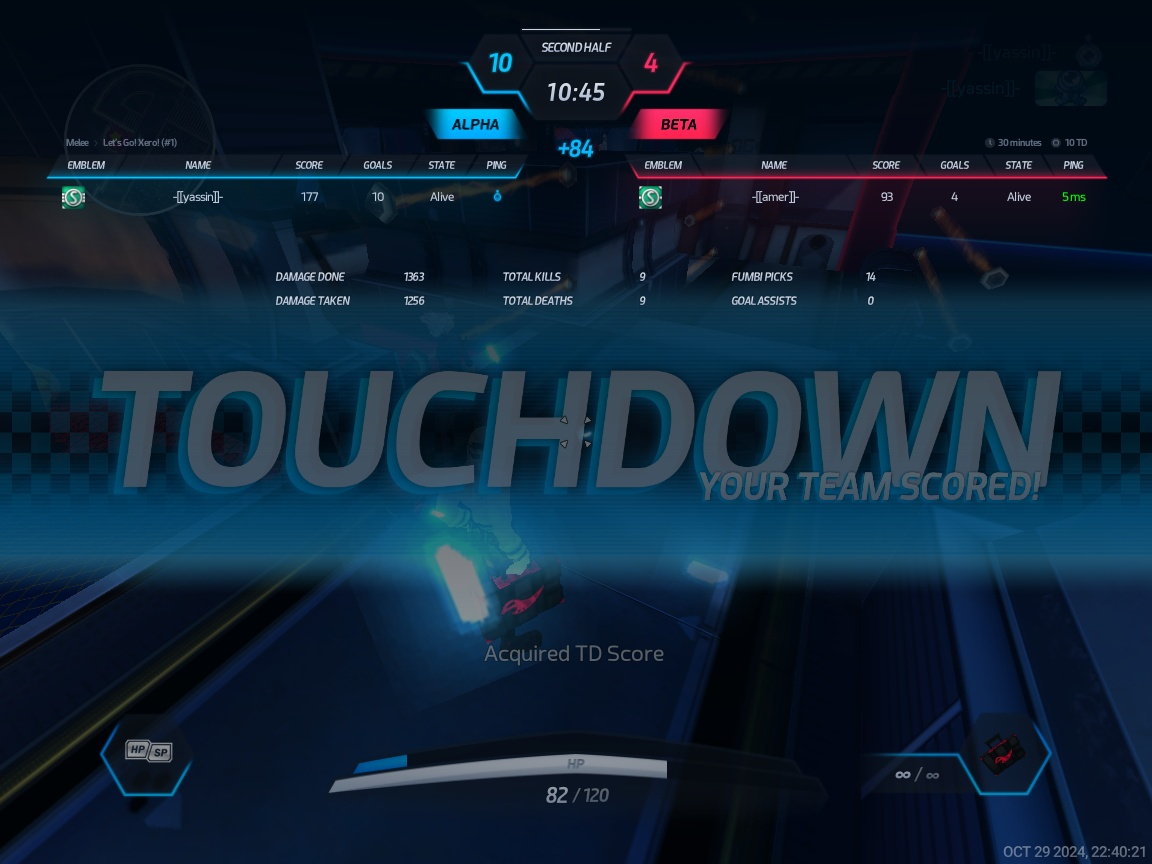Click the green emblem beside yassin
Viewport: 1152px width, 864px height.
[x=73, y=197]
